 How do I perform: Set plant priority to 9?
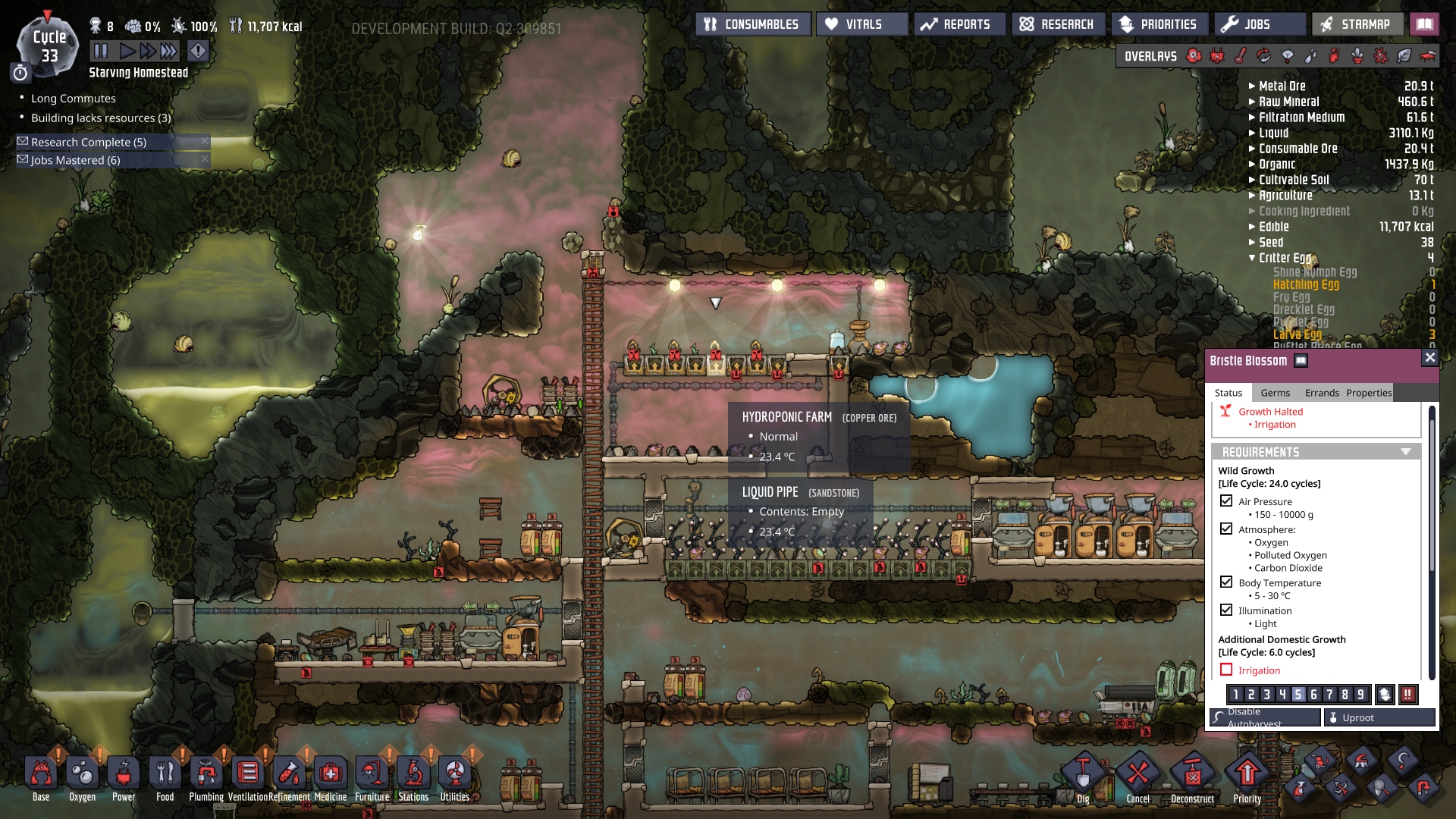click(x=1360, y=694)
